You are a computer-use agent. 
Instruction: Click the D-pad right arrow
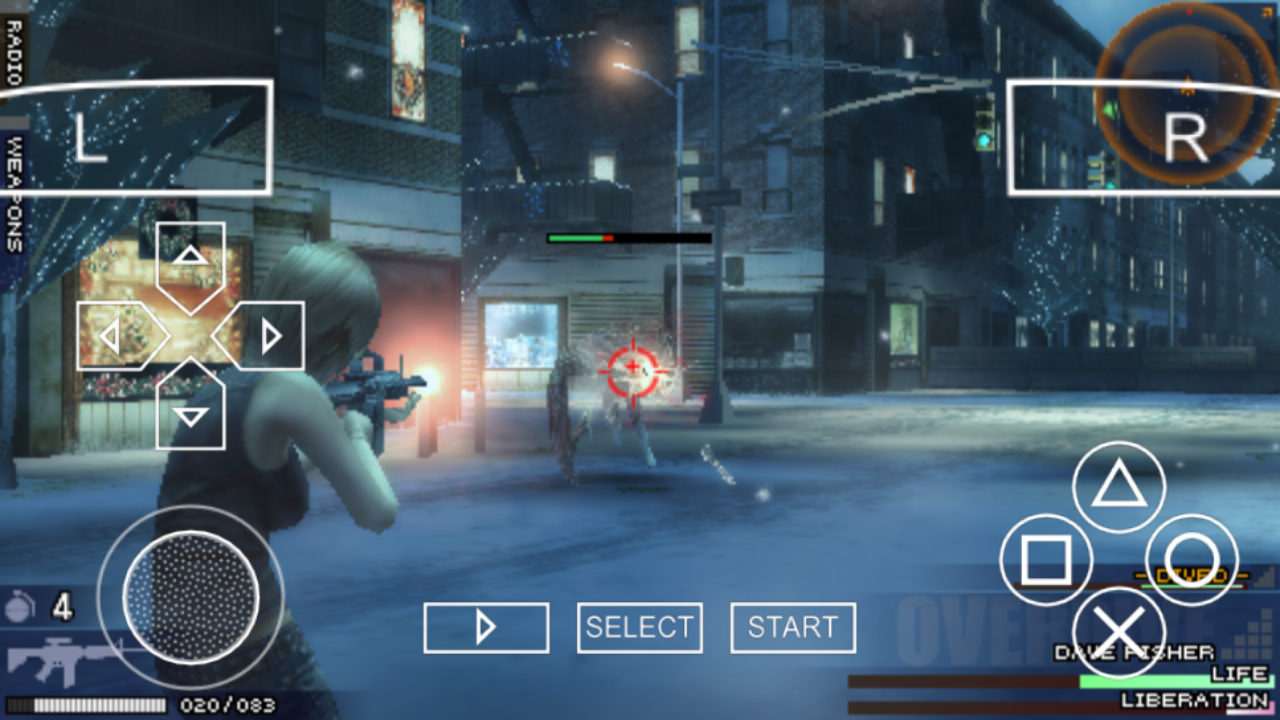click(x=262, y=336)
